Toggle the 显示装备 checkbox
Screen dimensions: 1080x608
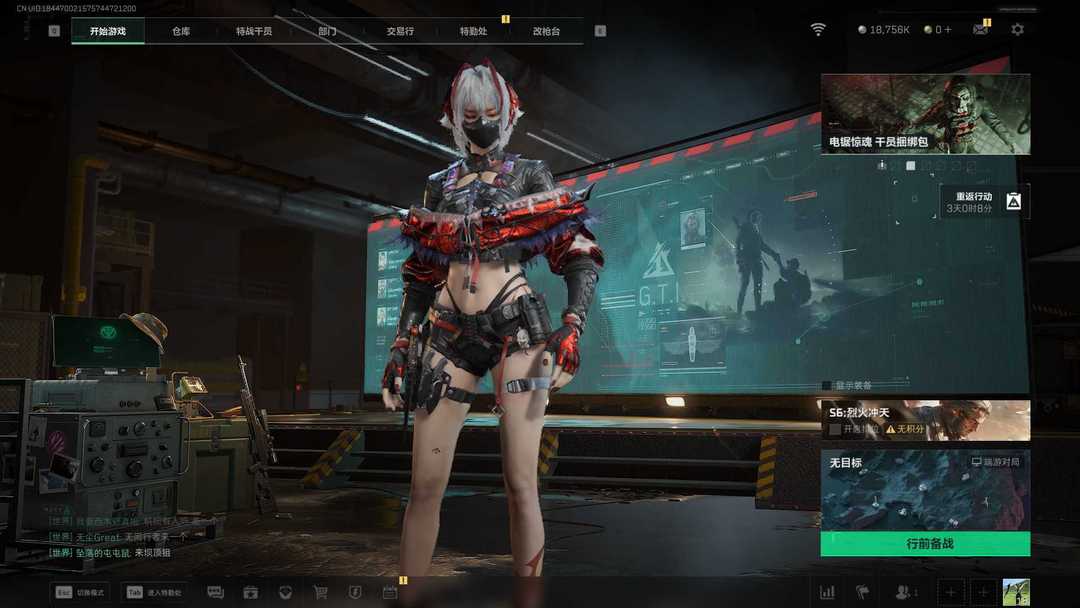click(x=827, y=385)
